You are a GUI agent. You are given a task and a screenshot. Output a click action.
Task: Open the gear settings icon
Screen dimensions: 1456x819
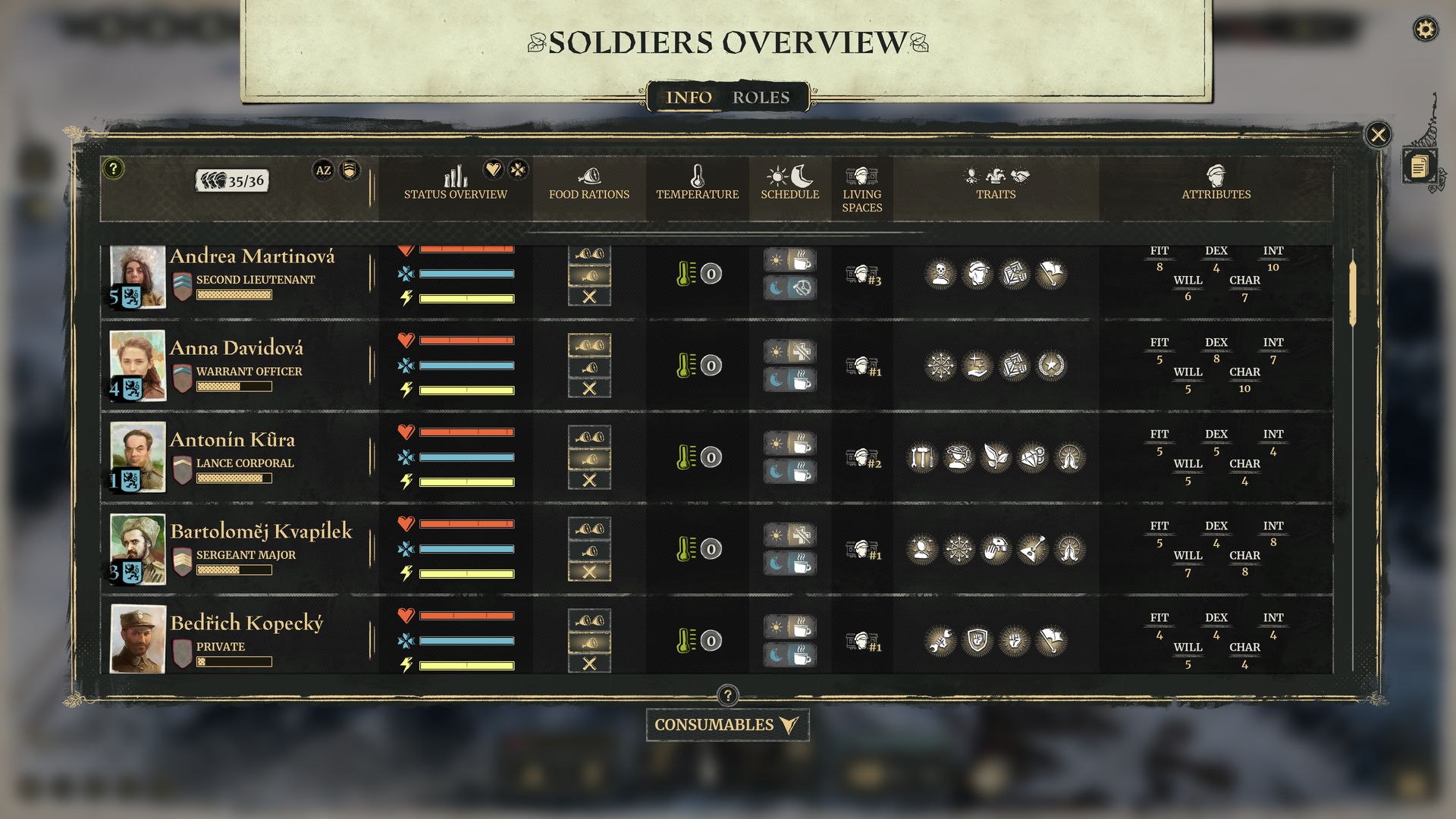(1426, 30)
